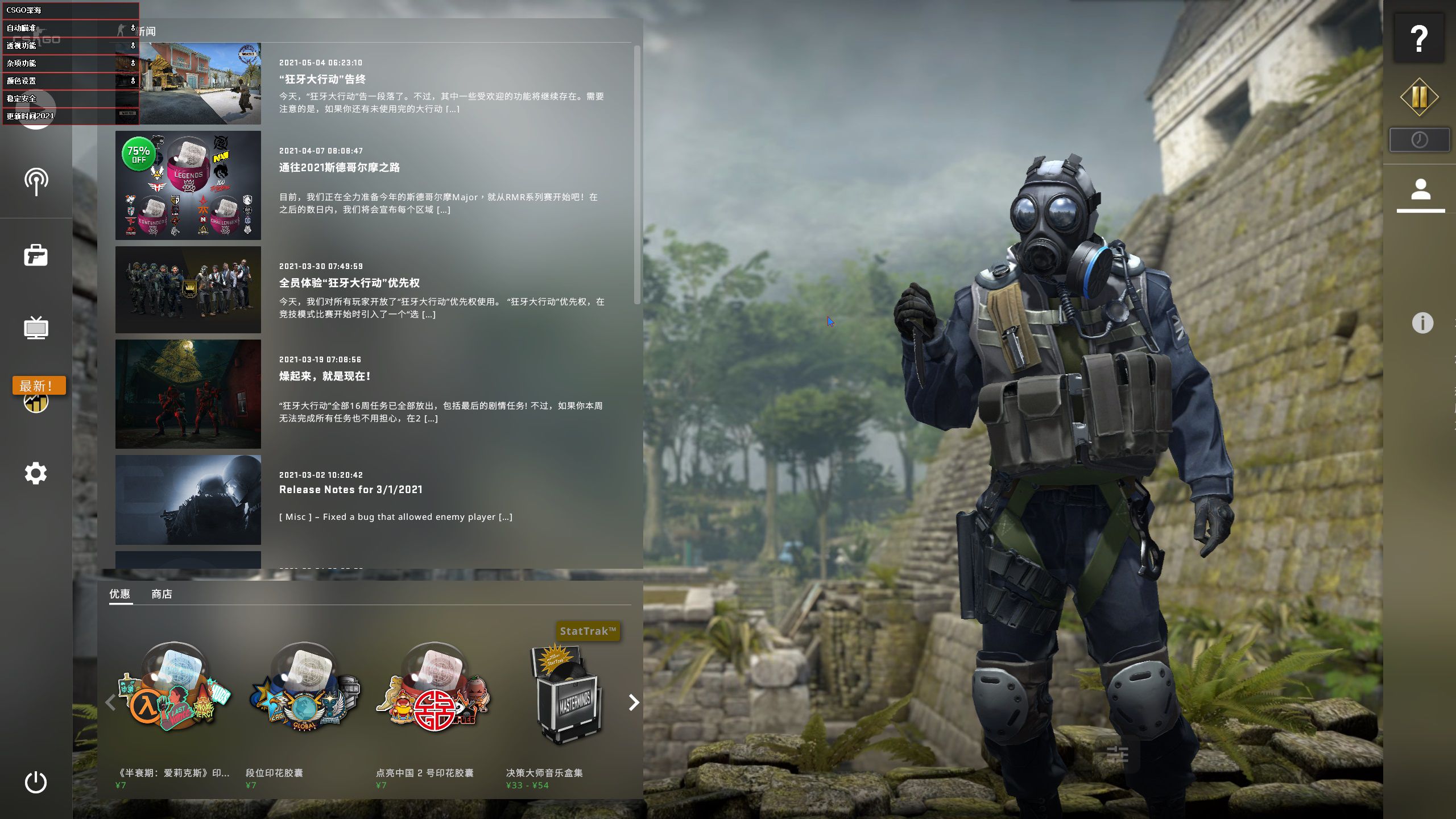This screenshot has height=819, width=1456.
Task: Switch to the 商店 tab in the shop panel
Action: pos(162,594)
